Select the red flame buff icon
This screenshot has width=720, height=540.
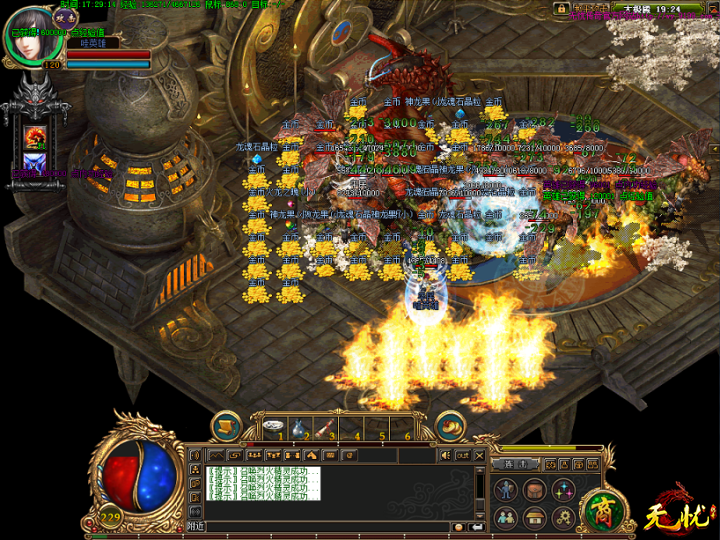(x=36, y=136)
